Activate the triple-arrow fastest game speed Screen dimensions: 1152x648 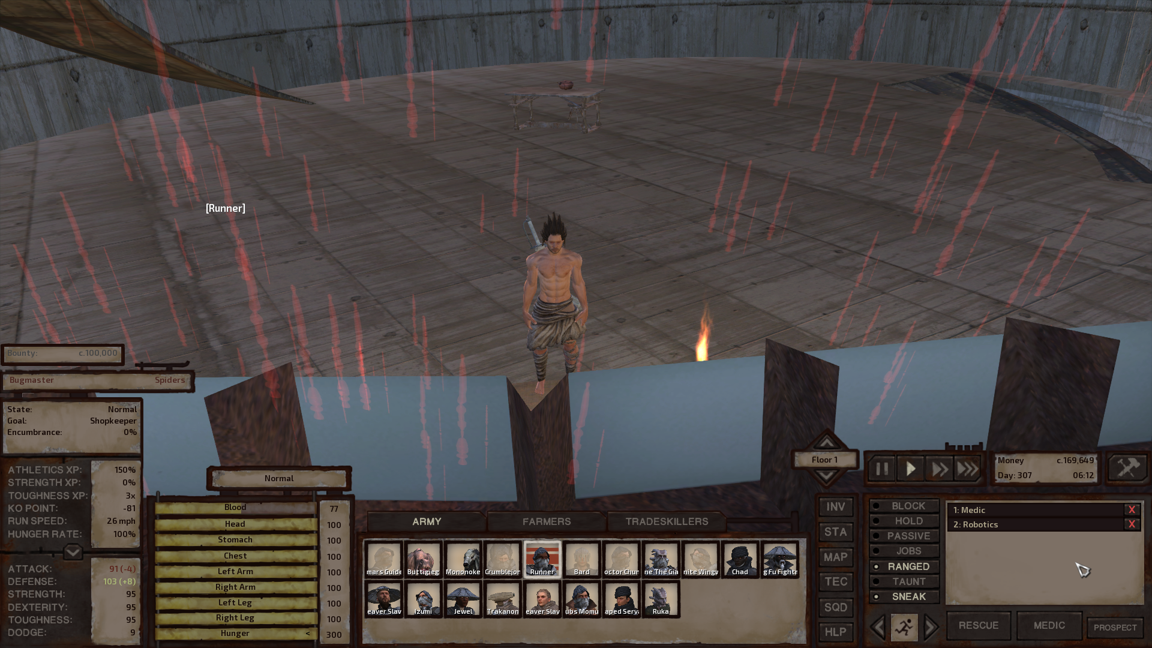tap(967, 468)
